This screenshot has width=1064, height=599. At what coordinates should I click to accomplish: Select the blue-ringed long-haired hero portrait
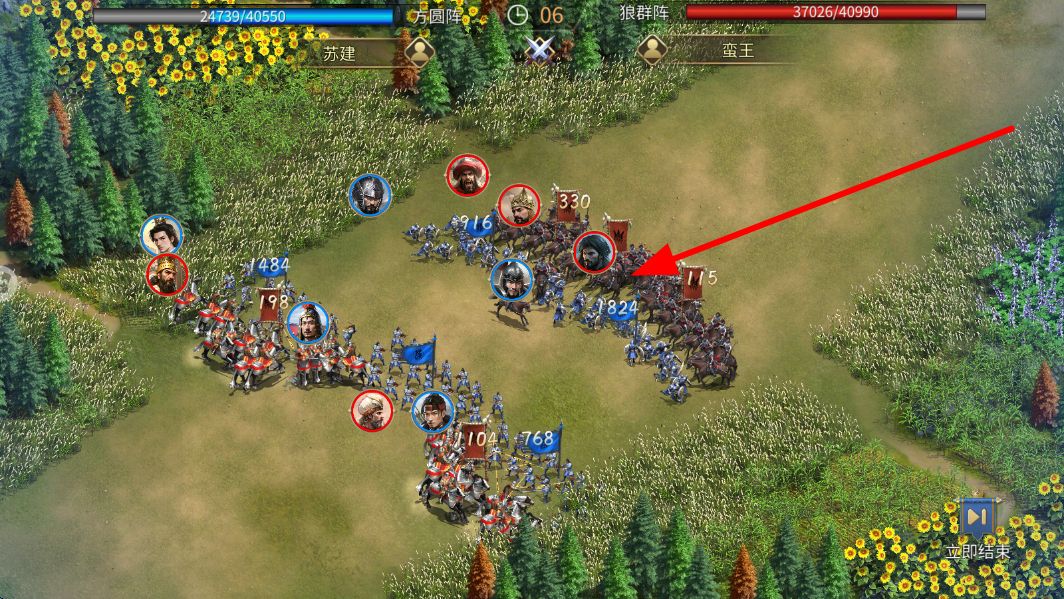162,235
